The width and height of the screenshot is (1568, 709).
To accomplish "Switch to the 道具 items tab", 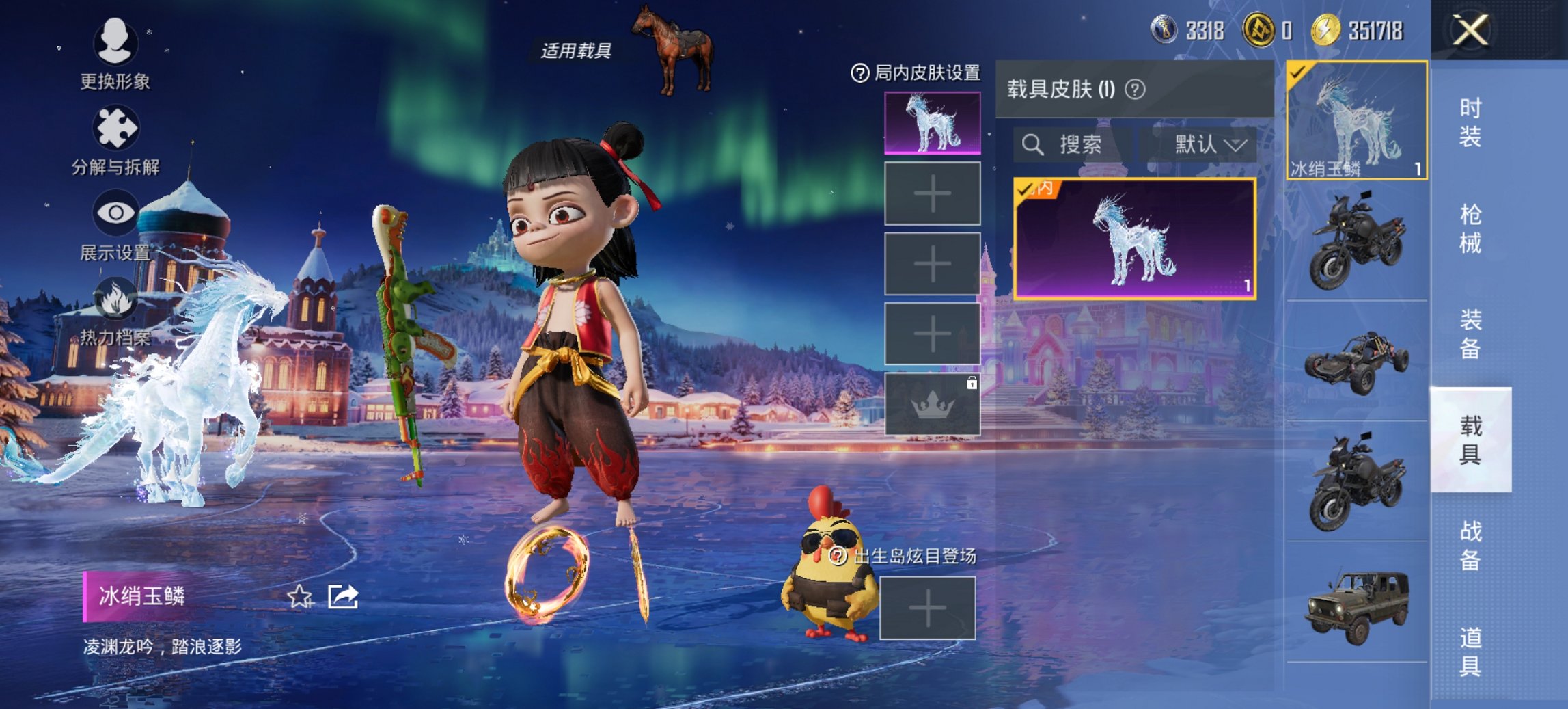I will [x=1470, y=652].
